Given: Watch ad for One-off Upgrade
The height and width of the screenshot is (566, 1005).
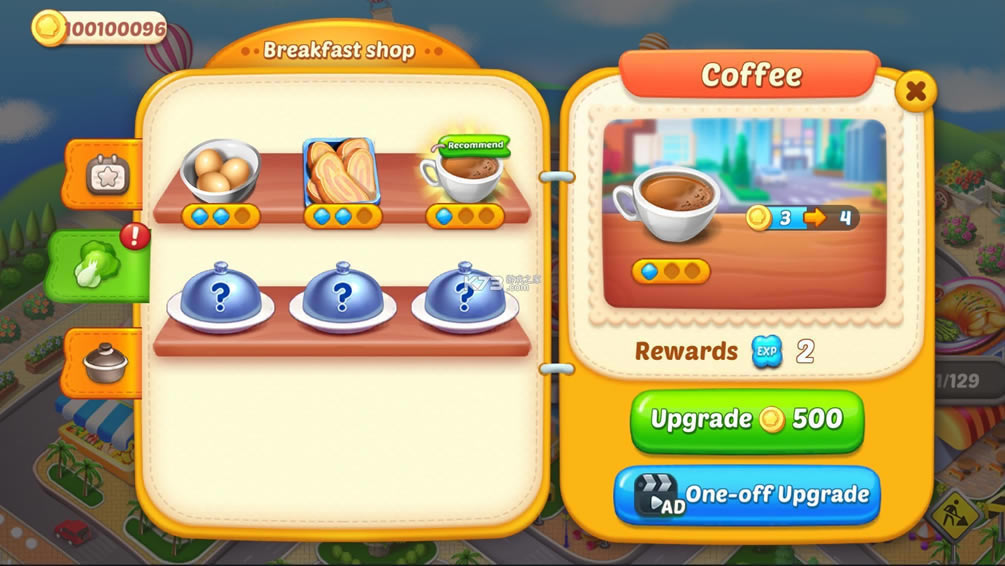Looking at the screenshot, I should point(746,495).
